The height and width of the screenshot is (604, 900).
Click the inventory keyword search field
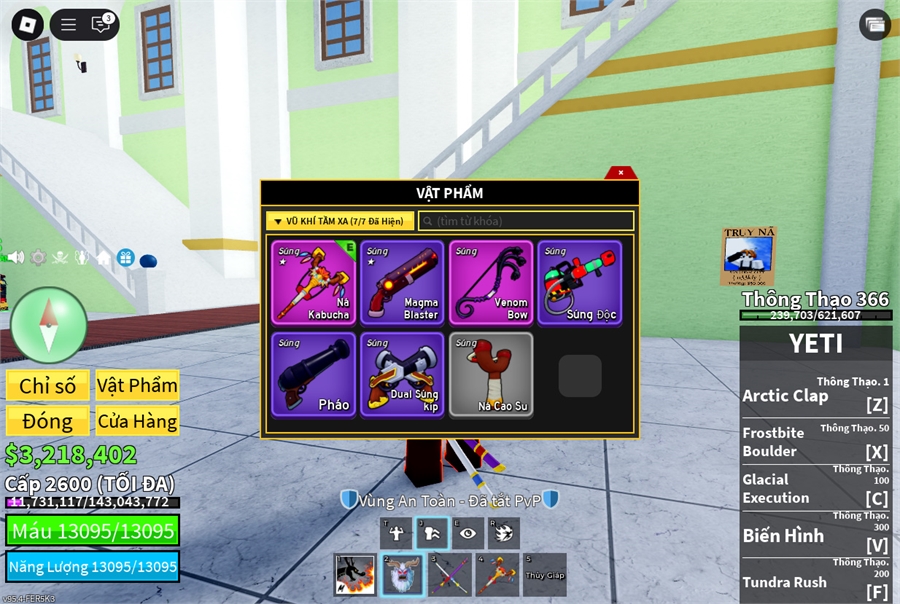(526, 221)
